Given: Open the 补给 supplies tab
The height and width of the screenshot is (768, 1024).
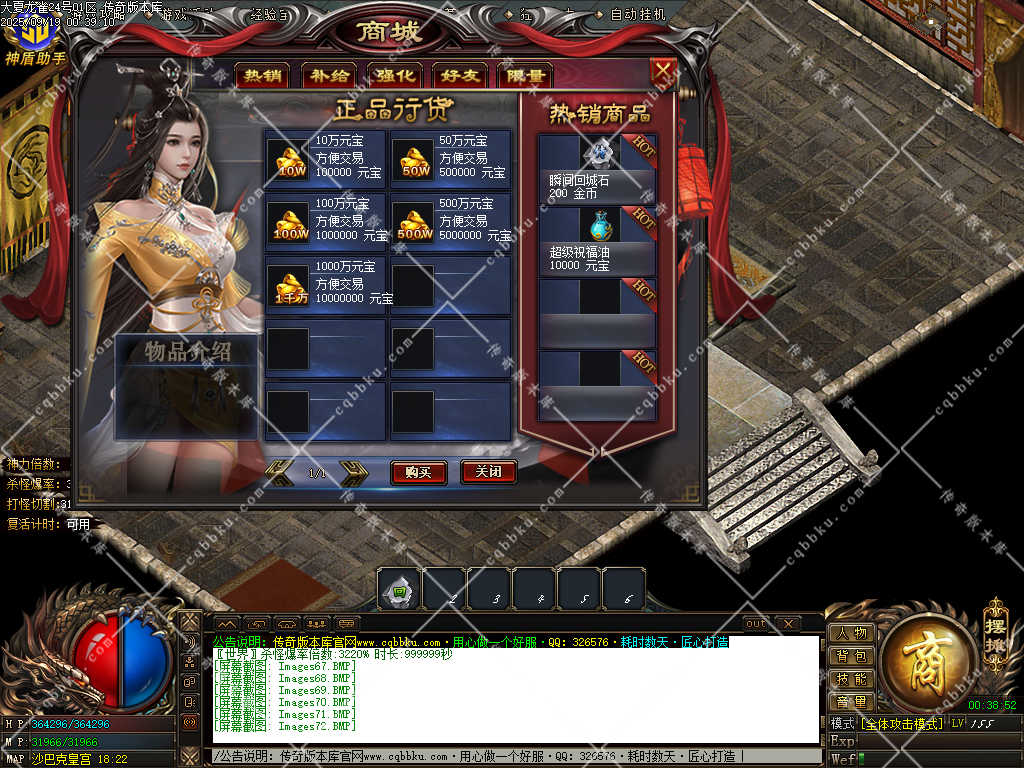Looking at the screenshot, I should pyautogui.click(x=329, y=76).
